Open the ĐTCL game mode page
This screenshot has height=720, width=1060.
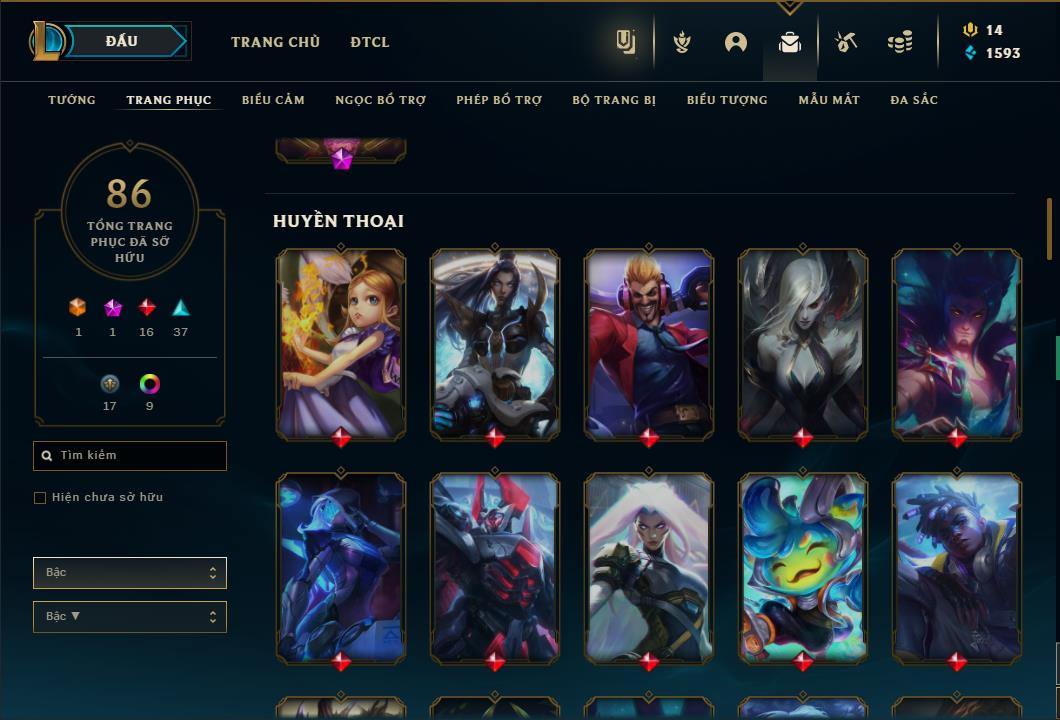(370, 42)
